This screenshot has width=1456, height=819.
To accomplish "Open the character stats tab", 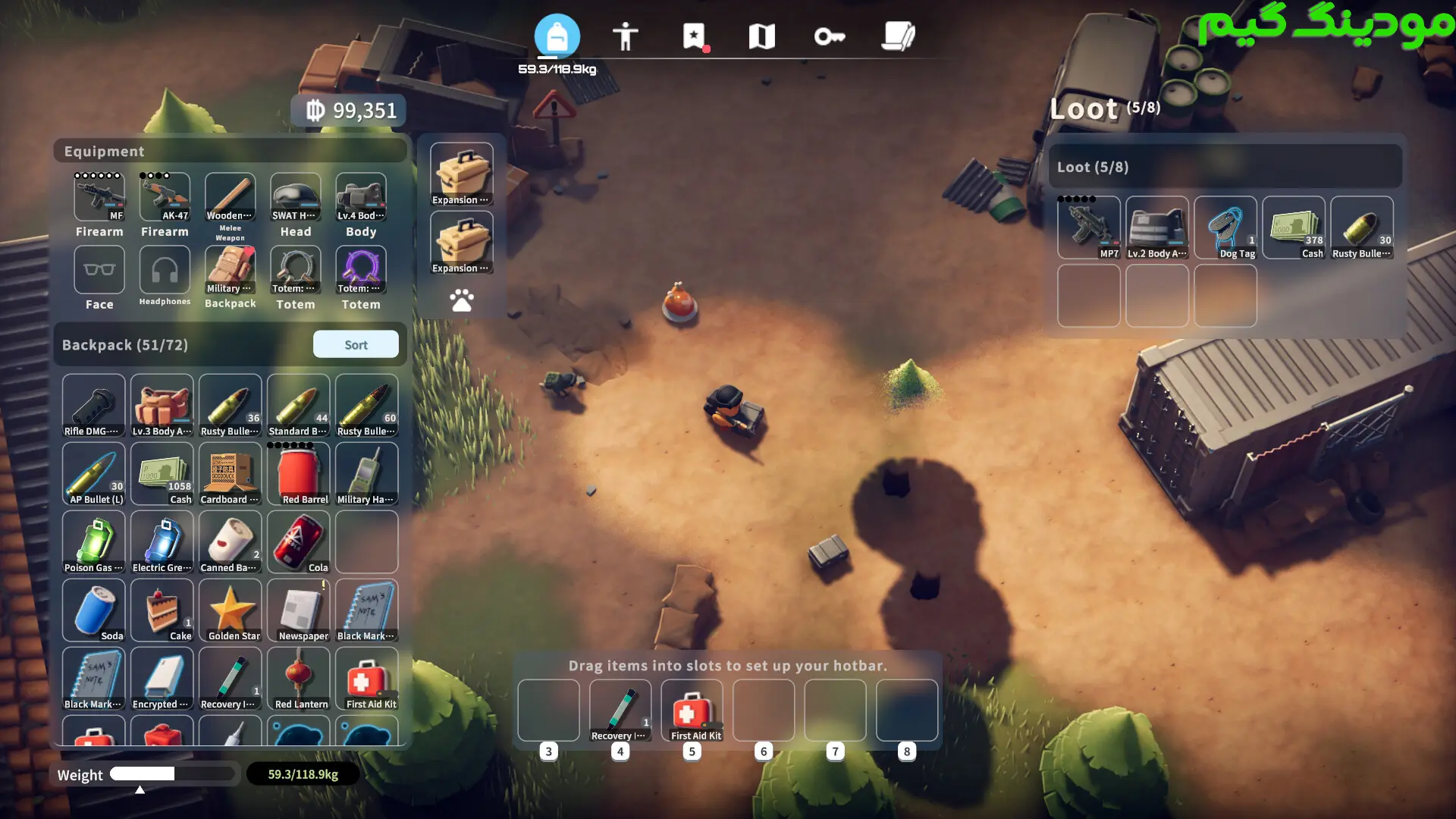I will (625, 36).
